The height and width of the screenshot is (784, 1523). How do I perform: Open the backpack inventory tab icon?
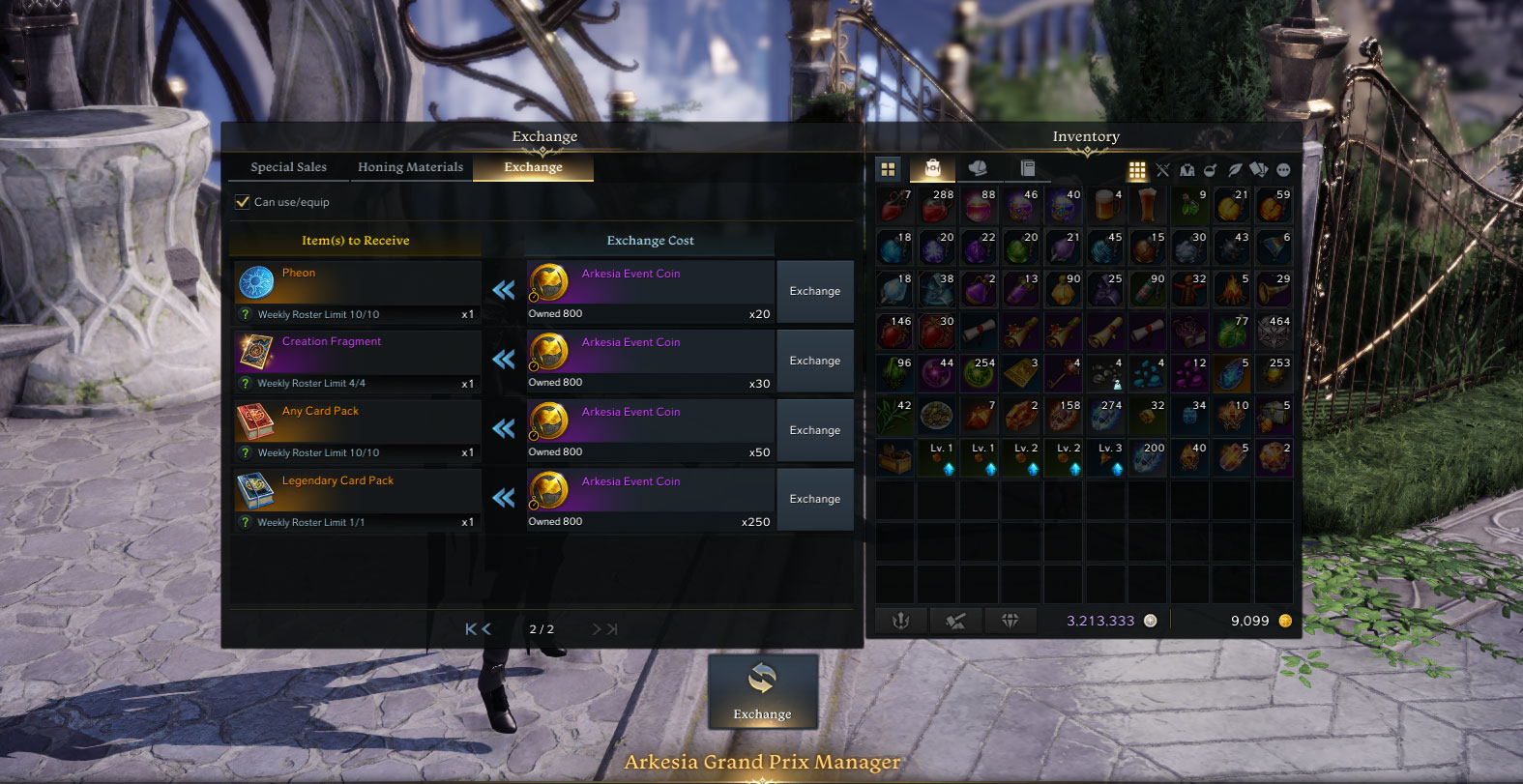[933, 169]
